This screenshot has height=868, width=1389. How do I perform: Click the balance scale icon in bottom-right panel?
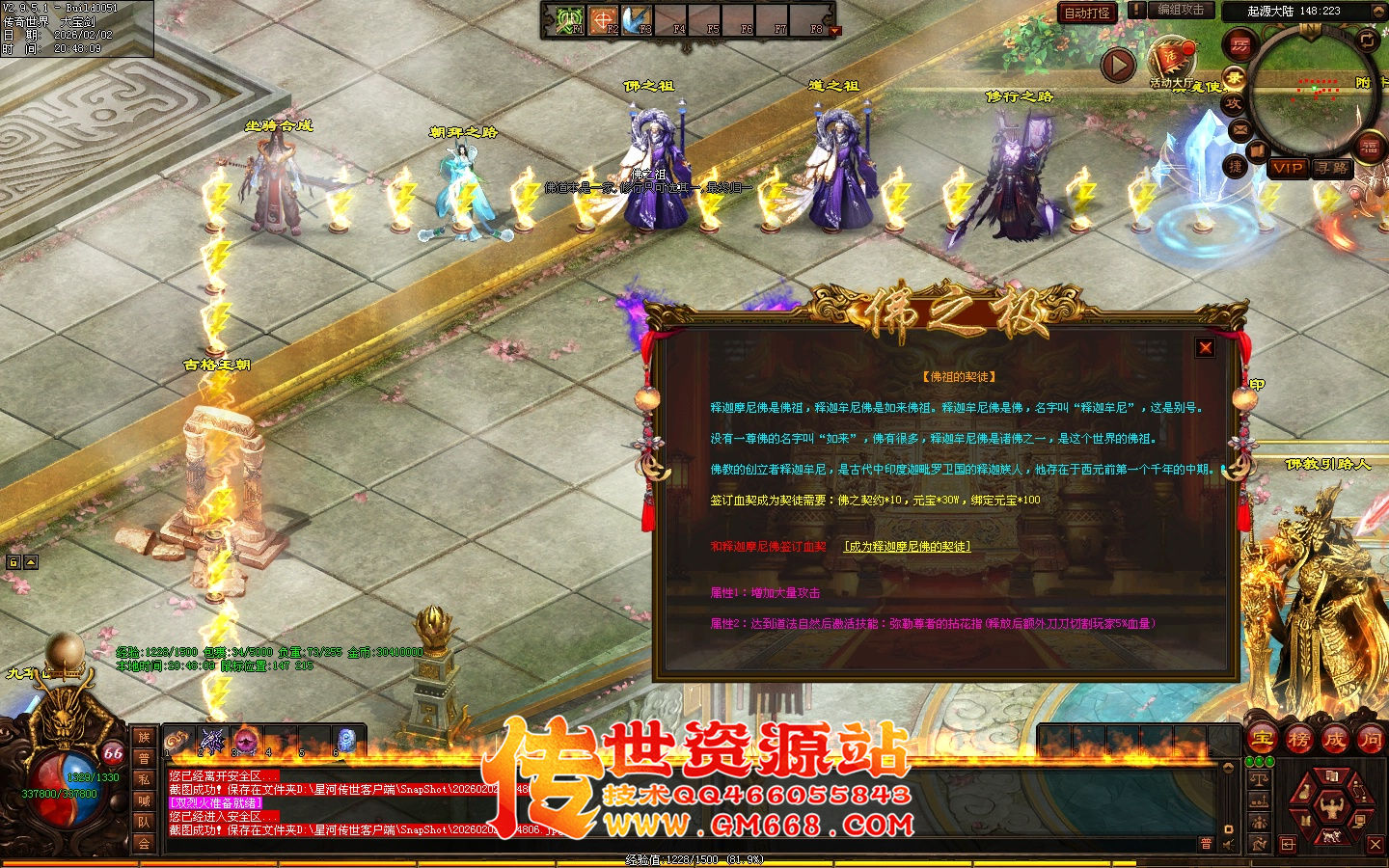(x=1259, y=779)
